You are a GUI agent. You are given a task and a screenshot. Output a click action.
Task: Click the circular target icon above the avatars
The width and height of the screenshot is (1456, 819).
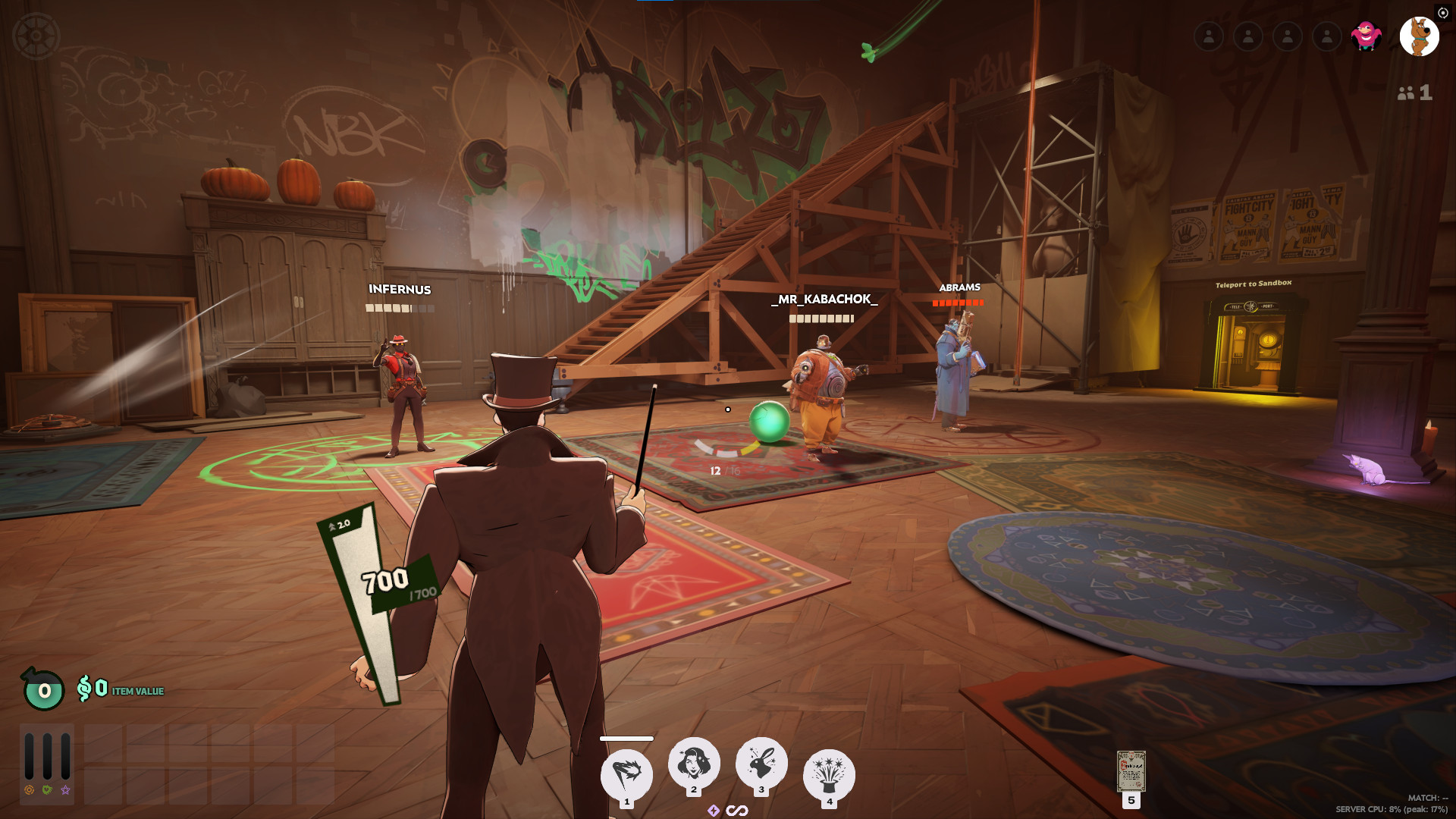click(1442, 13)
